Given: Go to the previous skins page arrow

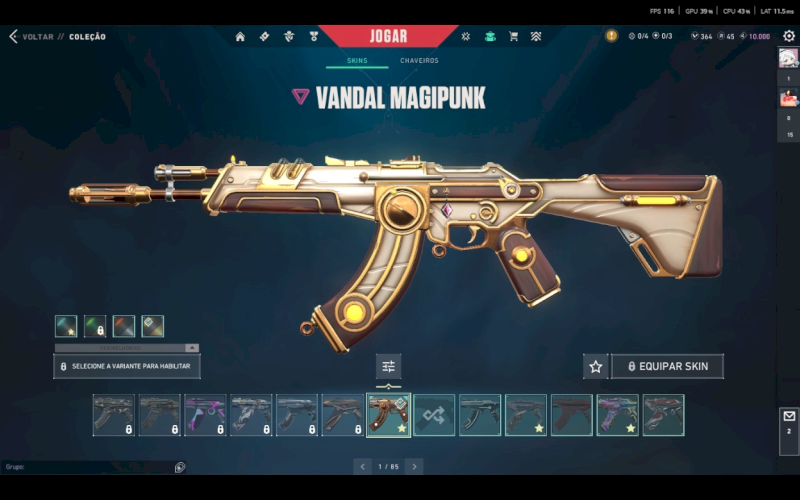Looking at the screenshot, I should pyautogui.click(x=363, y=466).
